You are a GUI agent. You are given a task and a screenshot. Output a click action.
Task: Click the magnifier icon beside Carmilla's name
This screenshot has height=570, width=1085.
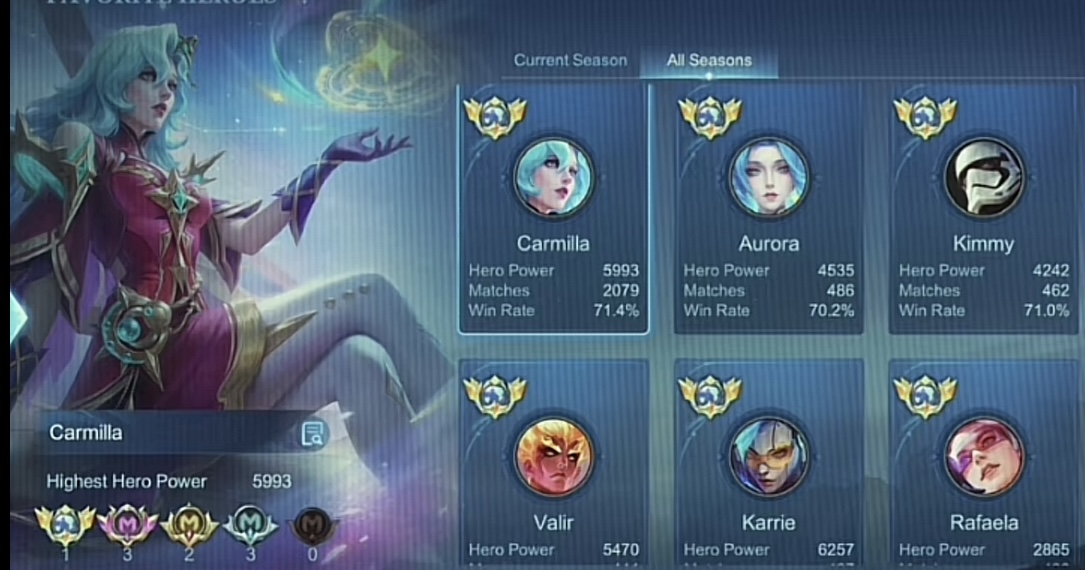tap(313, 433)
